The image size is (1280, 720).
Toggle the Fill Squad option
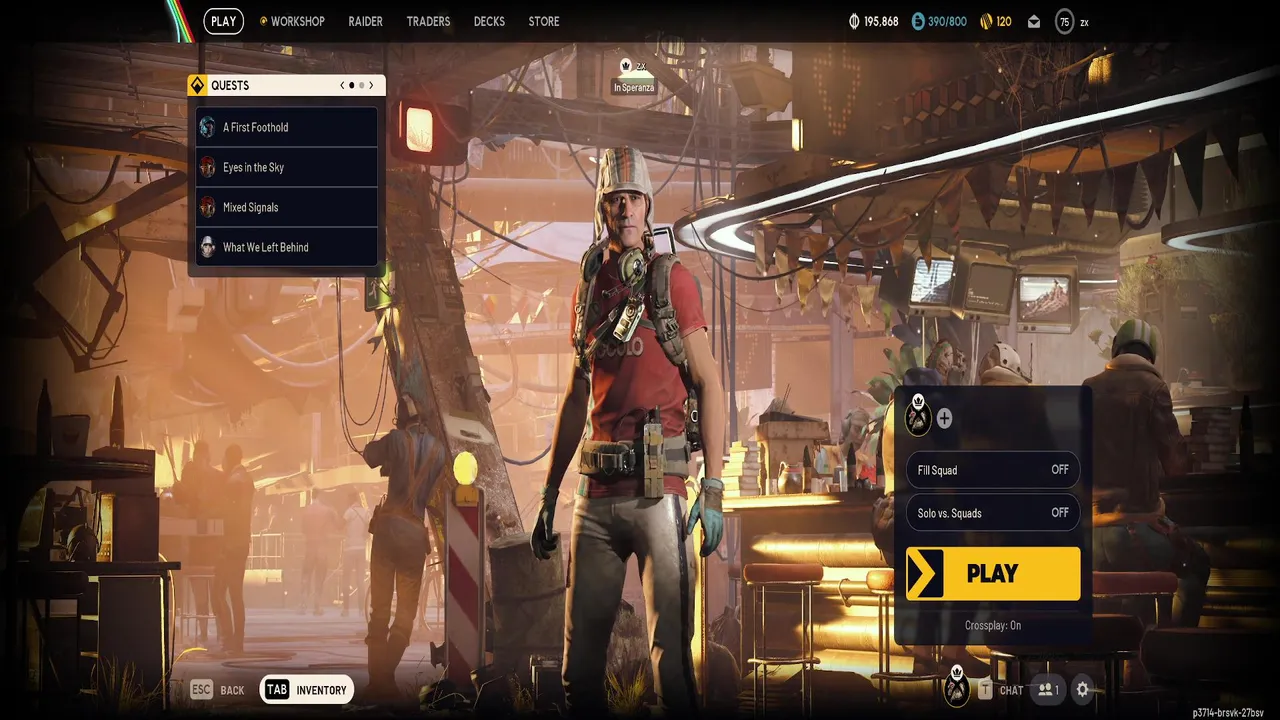tap(992, 470)
